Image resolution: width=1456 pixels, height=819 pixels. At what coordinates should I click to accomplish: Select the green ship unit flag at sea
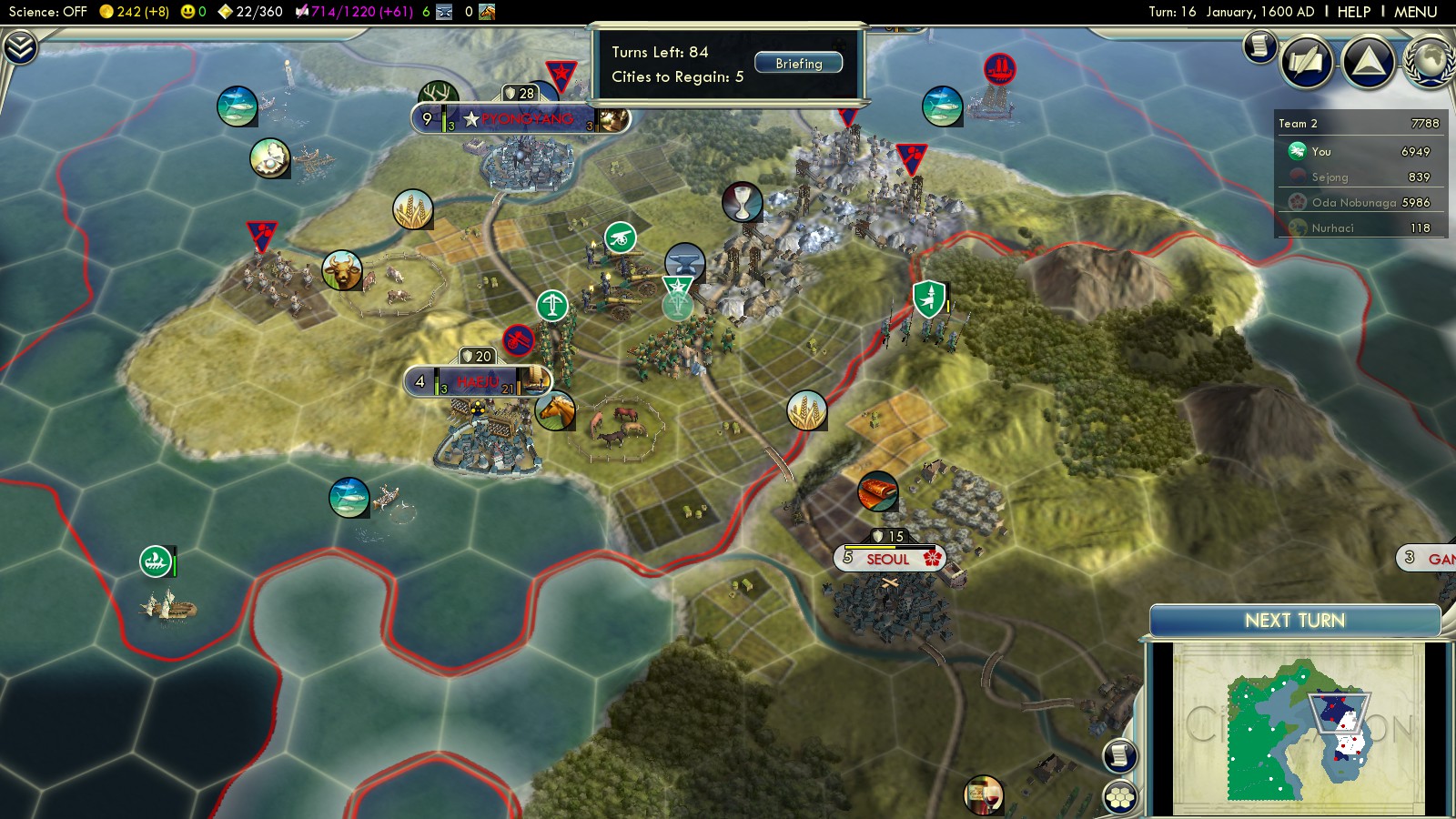156,561
